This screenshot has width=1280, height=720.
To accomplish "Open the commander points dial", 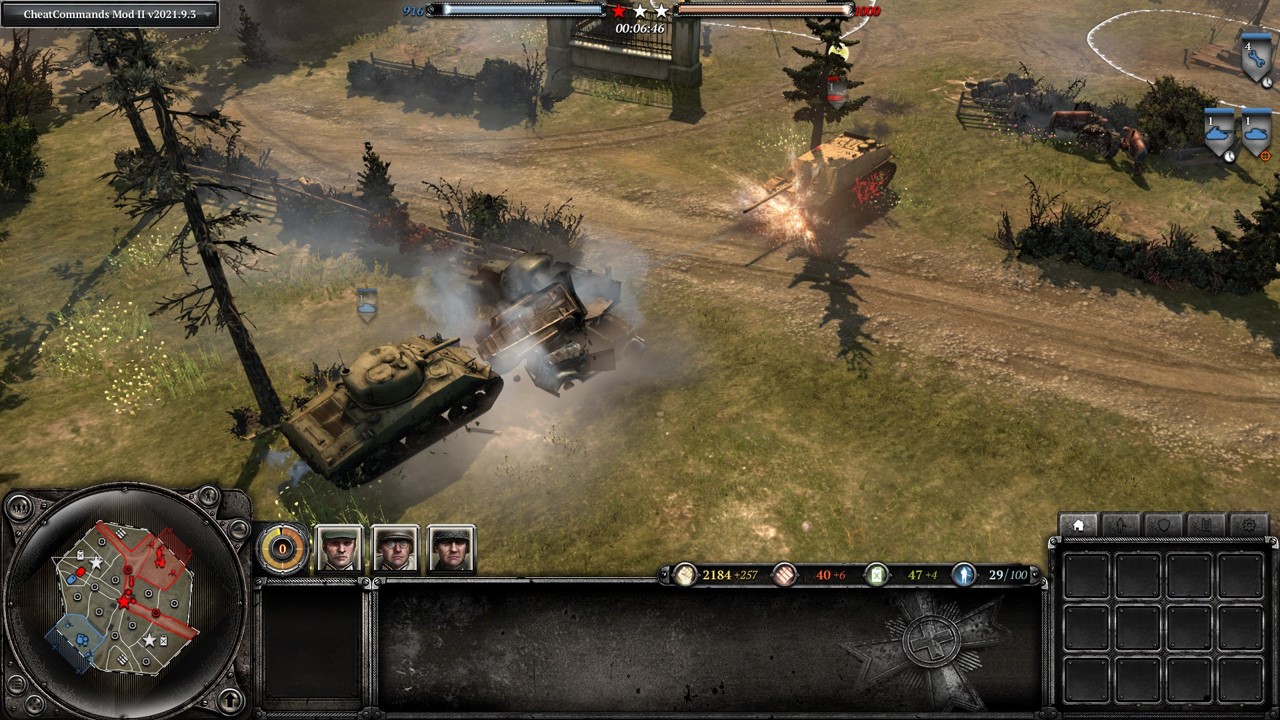I will (x=283, y=548).
